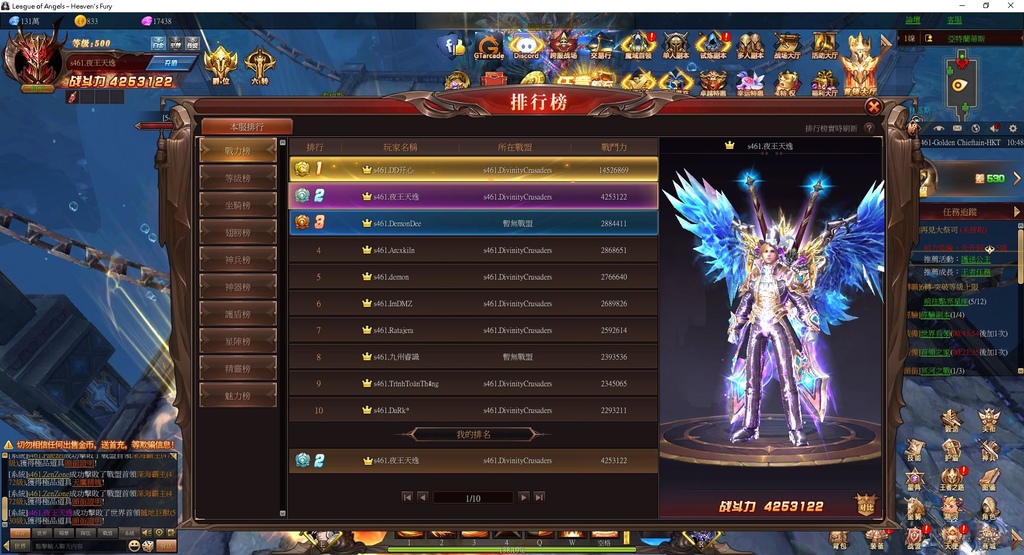Open the GTarcade icon
The height and width of the screenshot is (555, 1024).
tap(489, 47)
